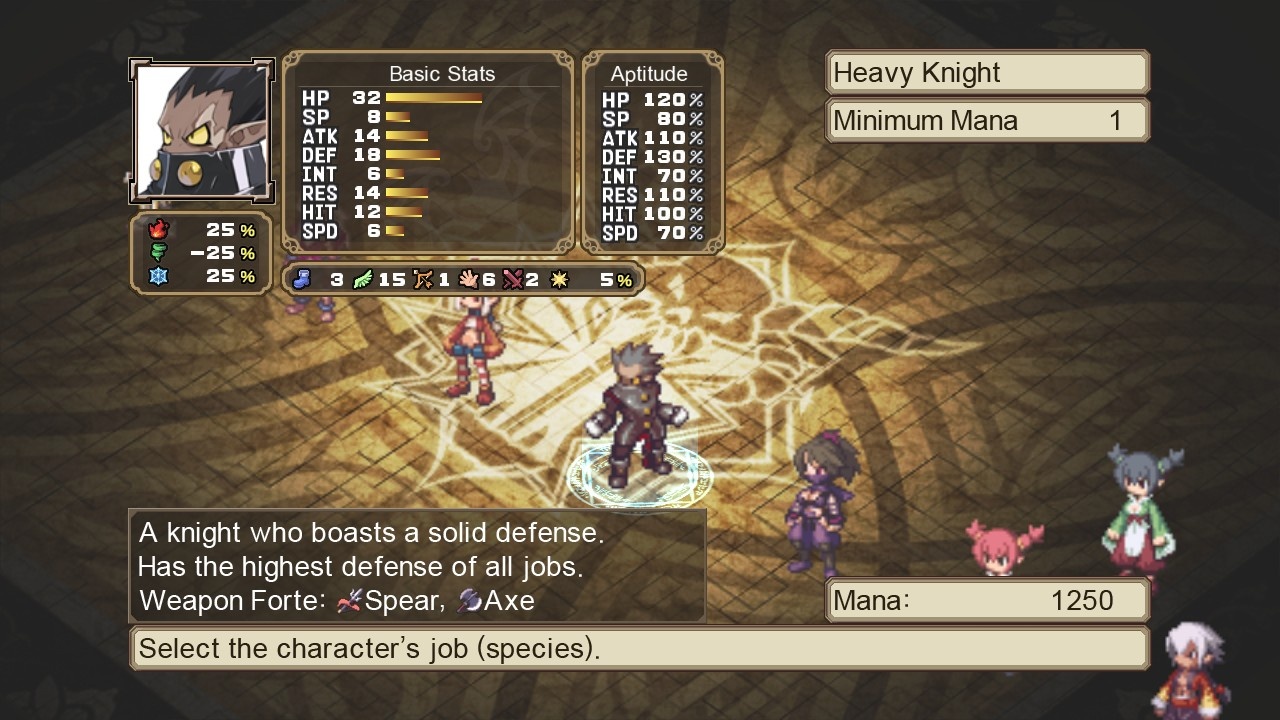Switch to the Basic Stats panel
Image resolution: width=1280 pixels, height=720 pixels.
[x=442, y=73]
